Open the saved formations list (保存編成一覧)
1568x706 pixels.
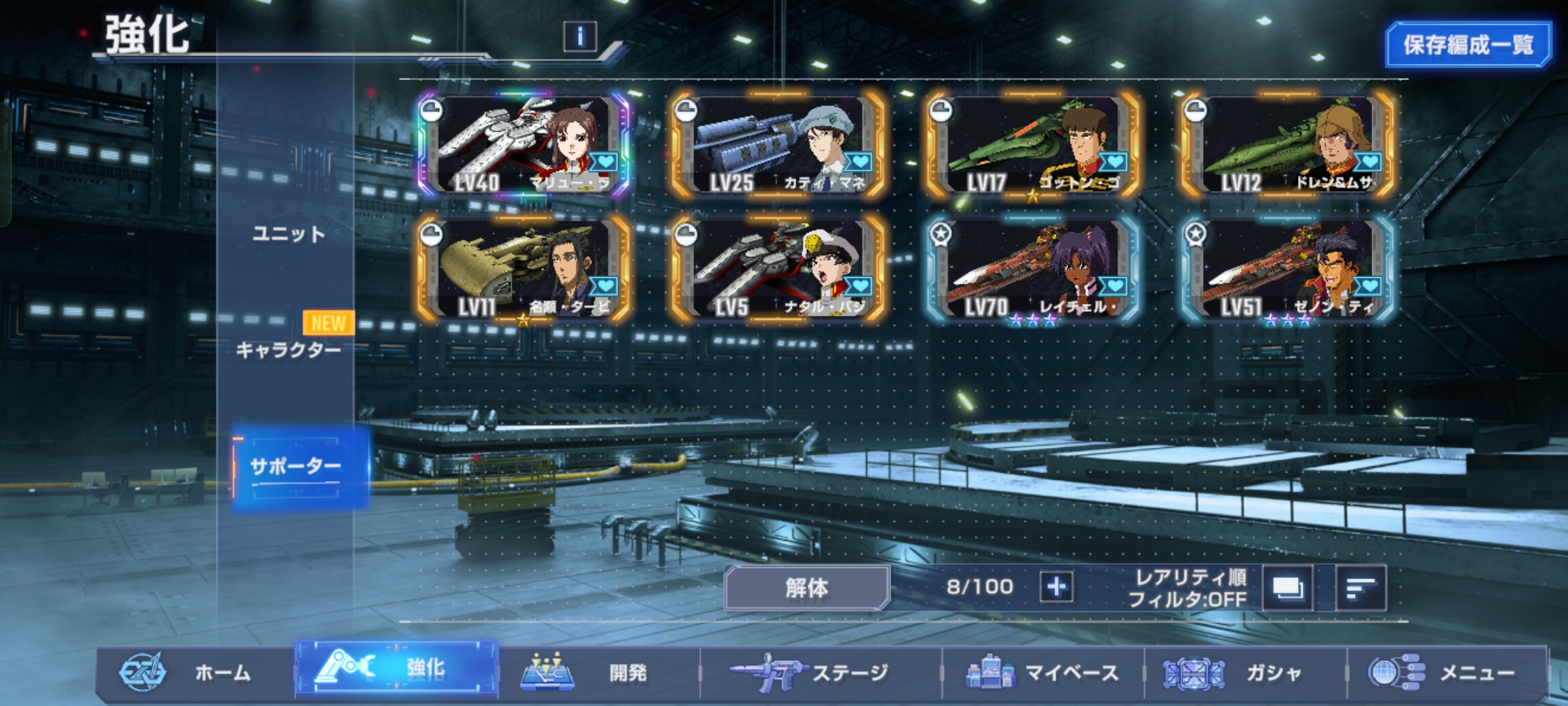(x=1467, y=44)
